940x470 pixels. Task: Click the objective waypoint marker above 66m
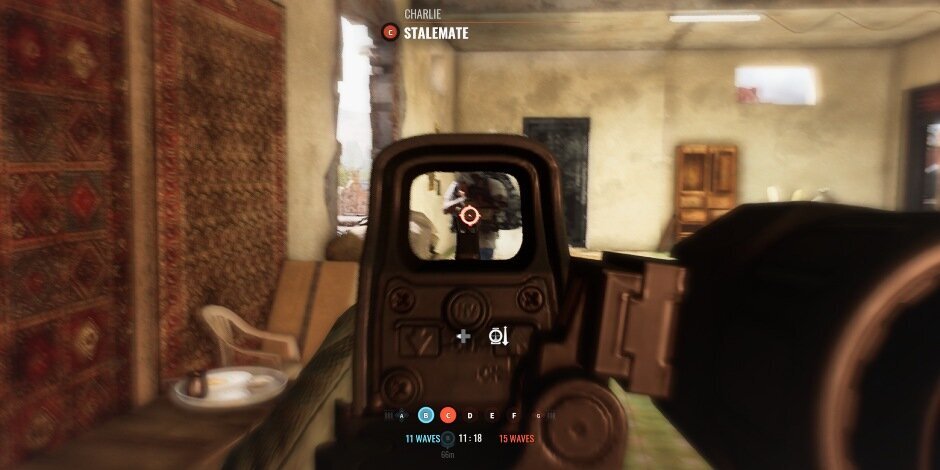448,438
